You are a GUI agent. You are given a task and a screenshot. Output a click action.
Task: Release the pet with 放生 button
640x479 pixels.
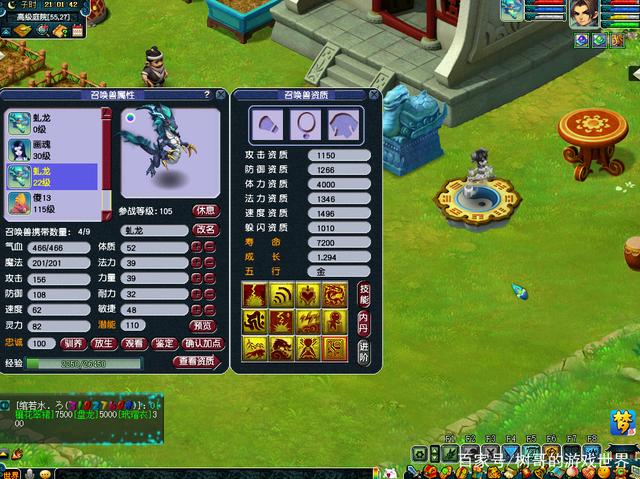click(x=103, y=343)
